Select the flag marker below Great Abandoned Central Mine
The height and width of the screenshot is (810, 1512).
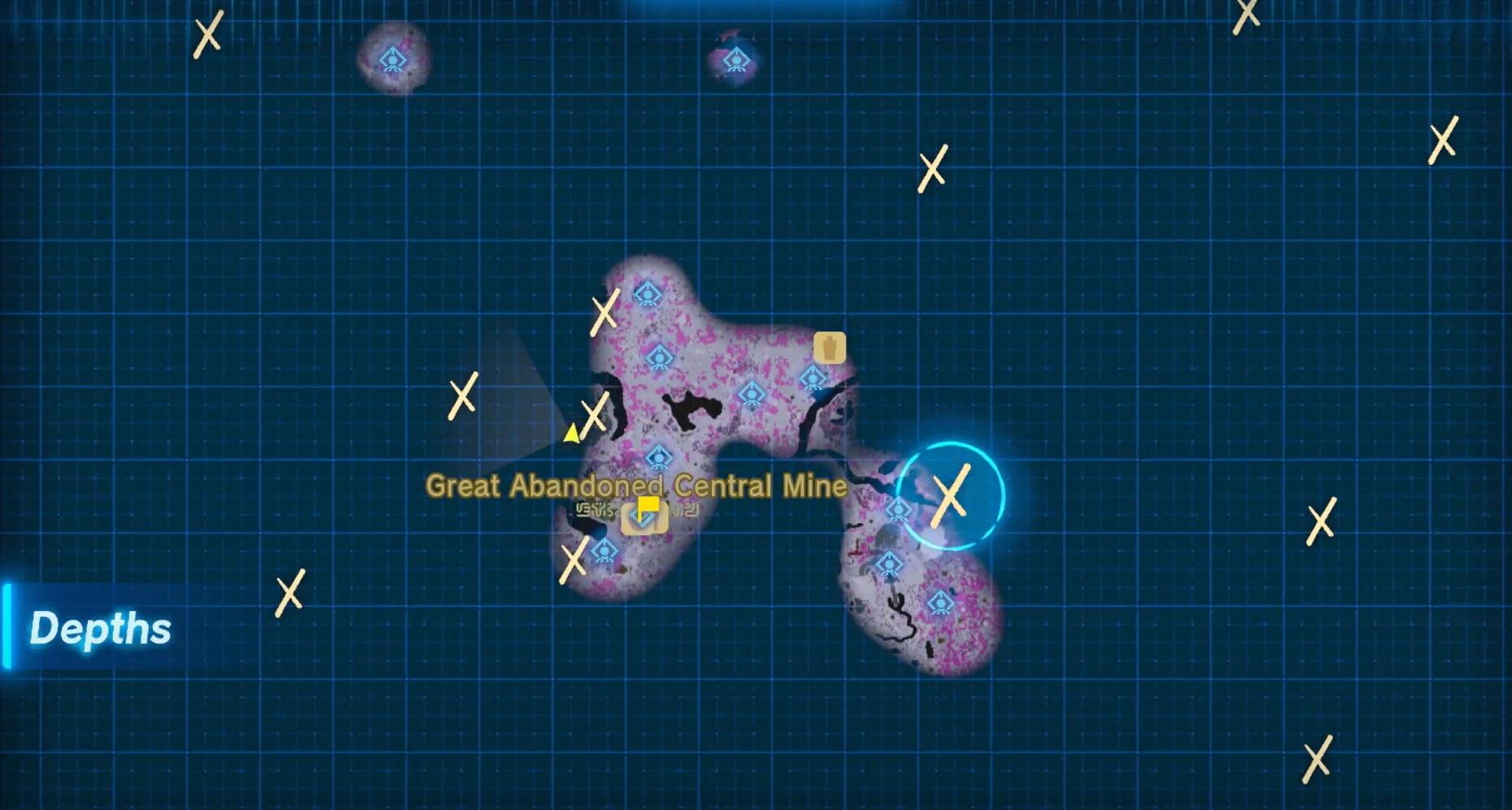tap(650, 505)
